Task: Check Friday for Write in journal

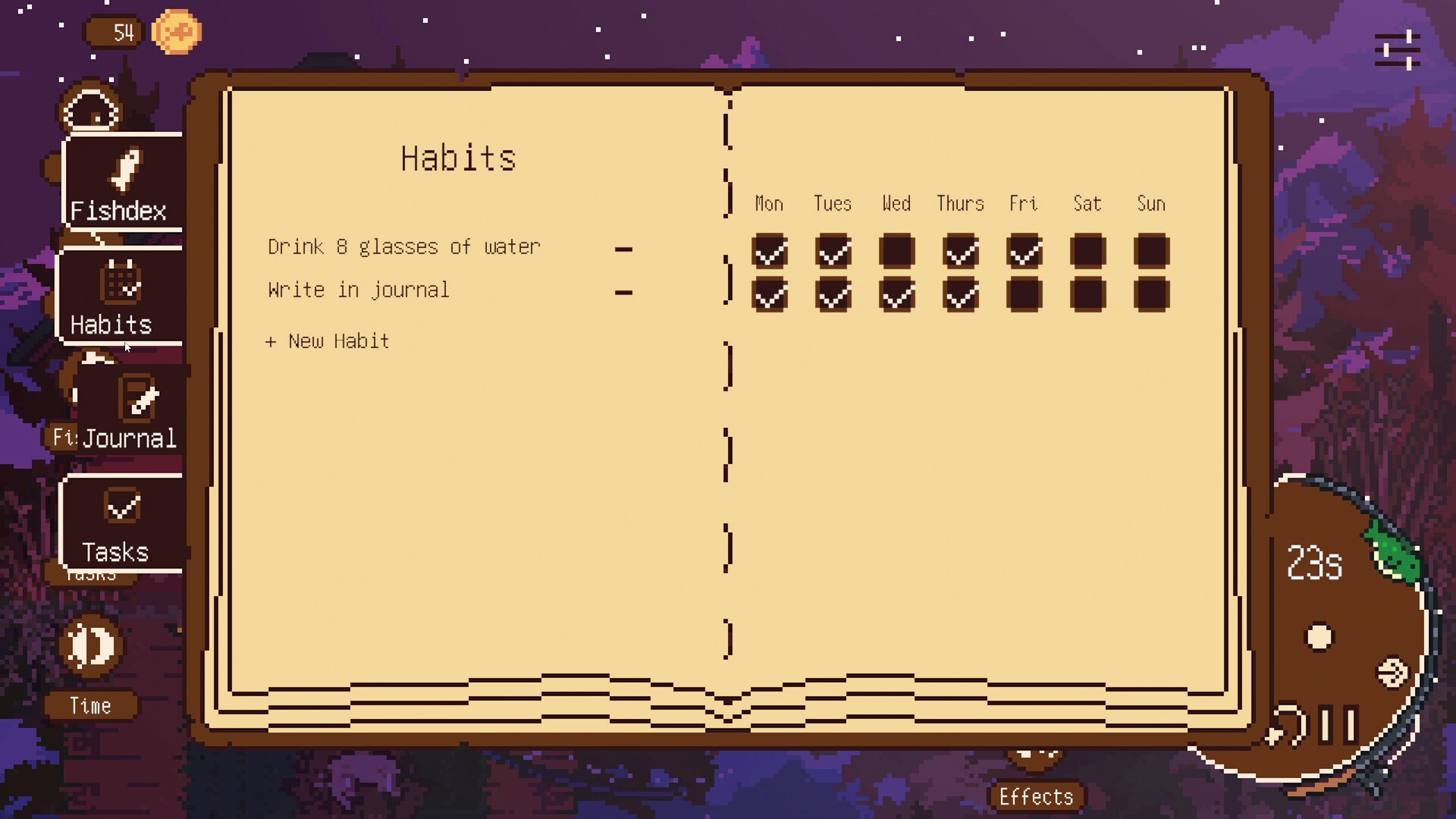Action: pos(1024,294)
